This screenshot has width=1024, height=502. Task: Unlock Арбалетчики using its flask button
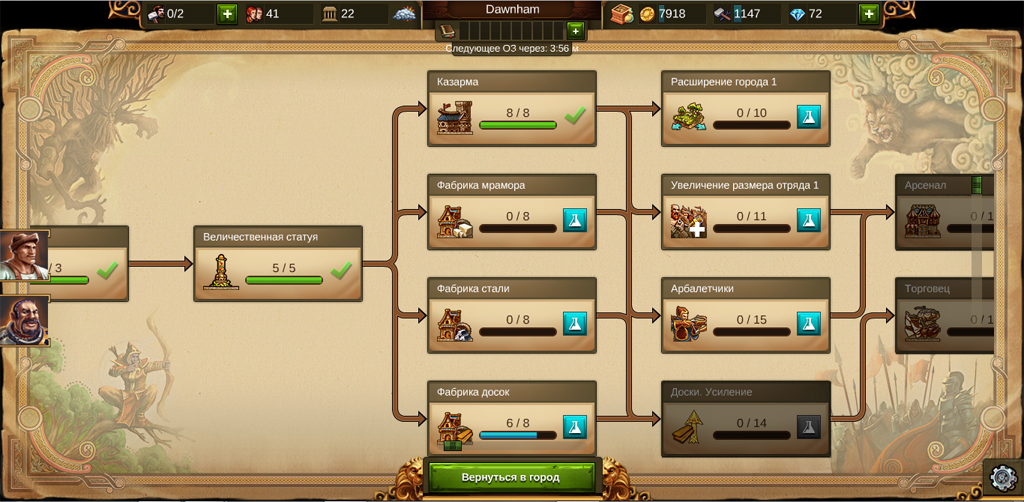pos(808,323)
